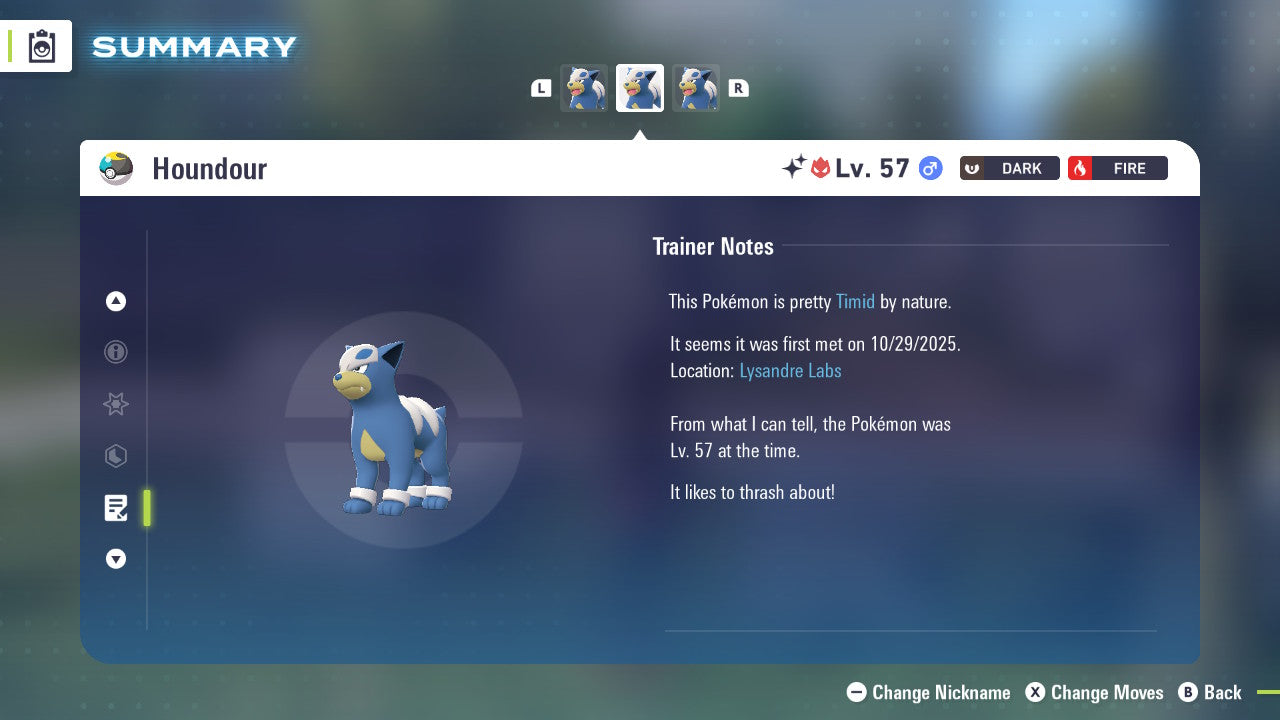The width and height of the screenshot is (1280, 720).
Task: Click the FIRE type badge
Action: pos(1117,168)
